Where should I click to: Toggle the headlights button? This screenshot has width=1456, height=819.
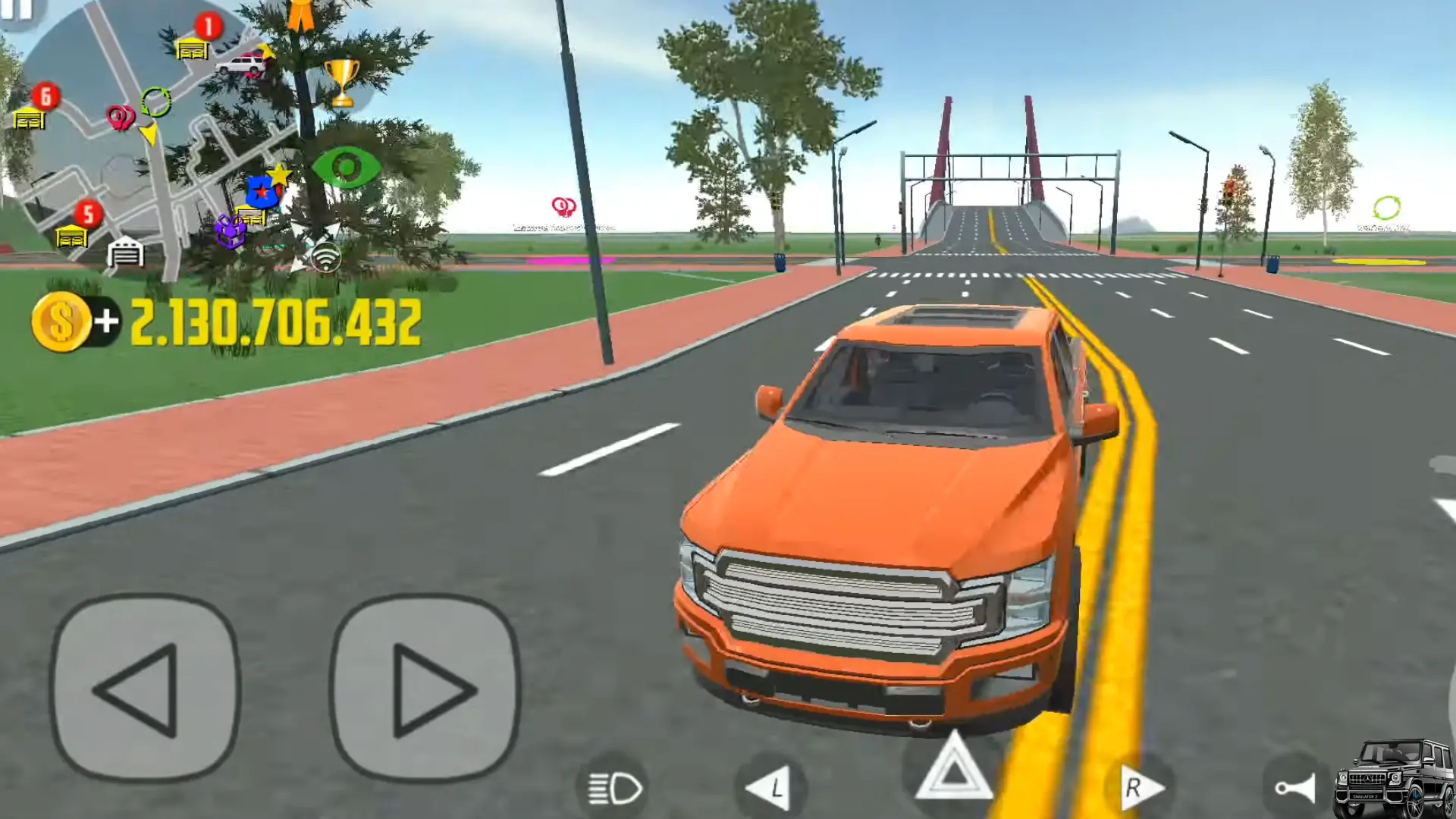coord(616,789)
